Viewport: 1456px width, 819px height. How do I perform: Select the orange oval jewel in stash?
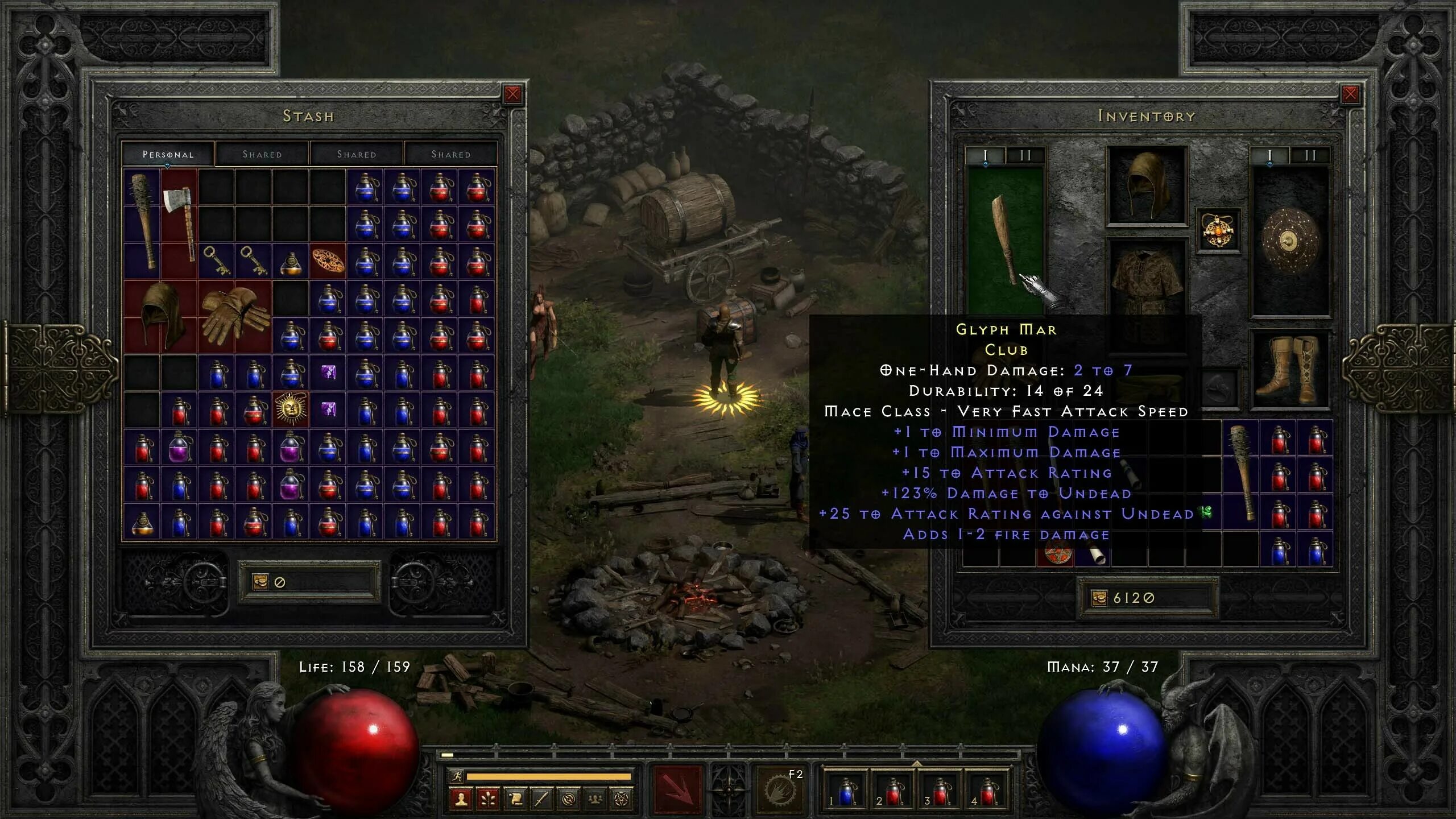pos(328,261)
